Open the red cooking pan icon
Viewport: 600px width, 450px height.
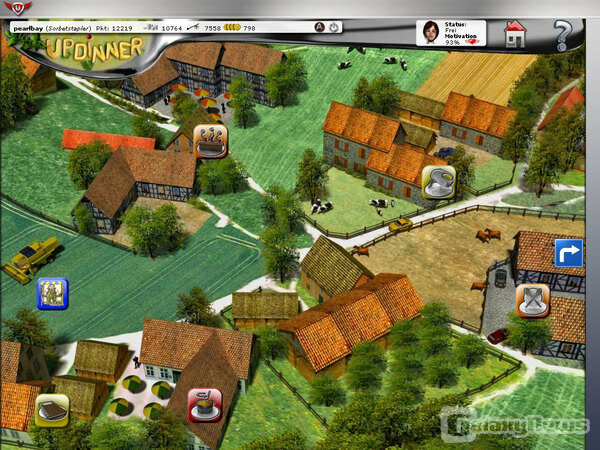point(205,404)
